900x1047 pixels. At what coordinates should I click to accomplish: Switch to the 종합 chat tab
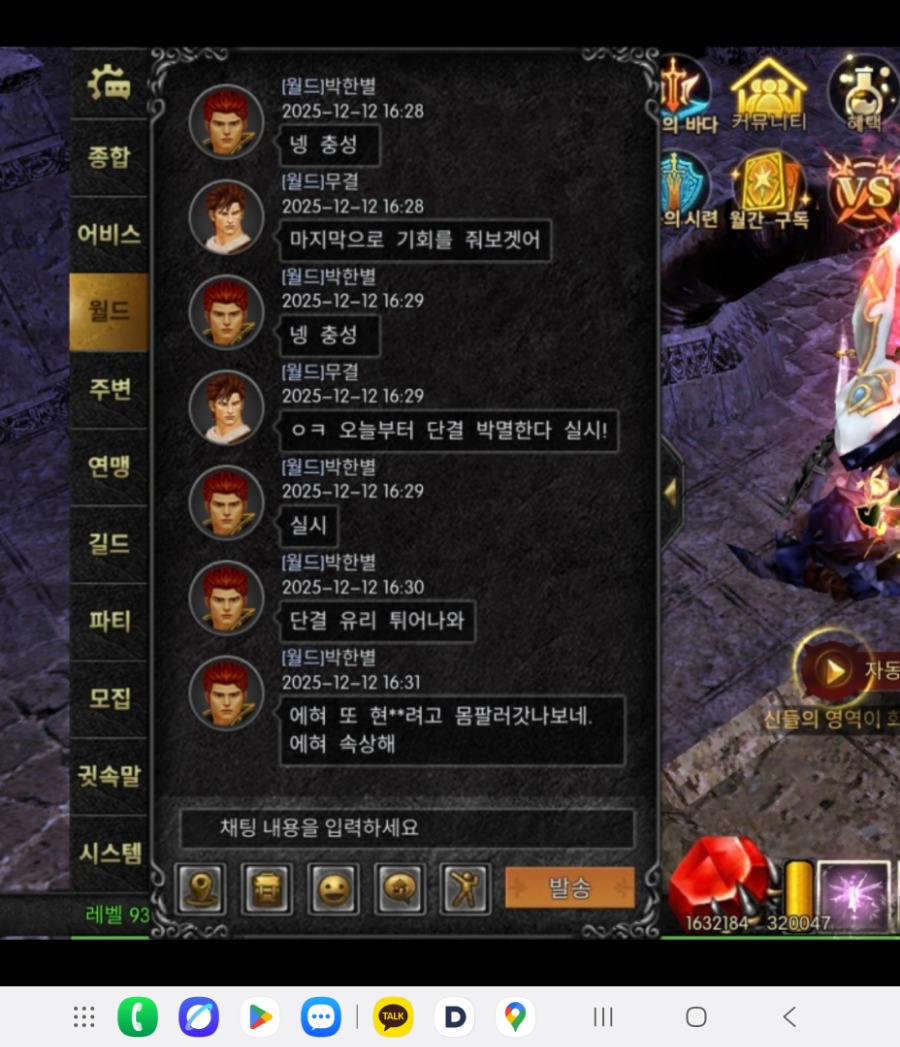point(109,157)
